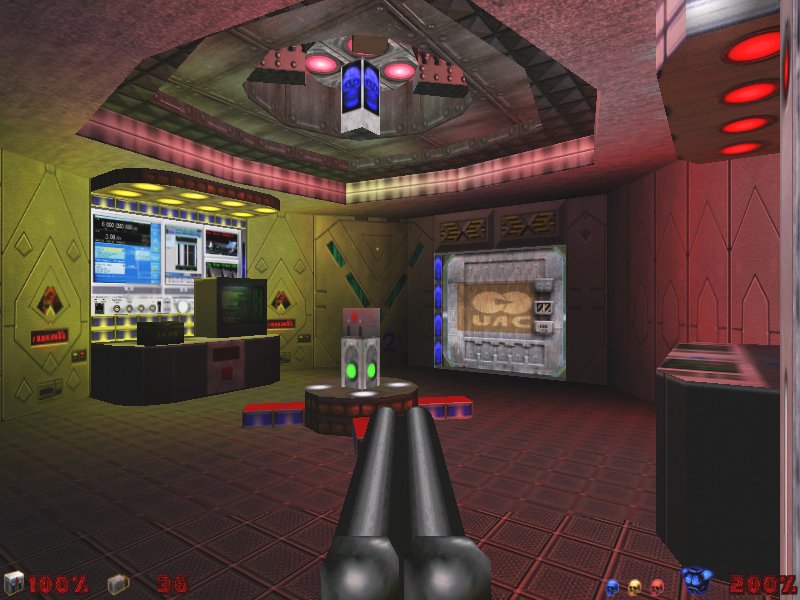Viewport: 800px width, 600px height.
Task: Click the blue armor icon
Action: click(x=697, y=581)
